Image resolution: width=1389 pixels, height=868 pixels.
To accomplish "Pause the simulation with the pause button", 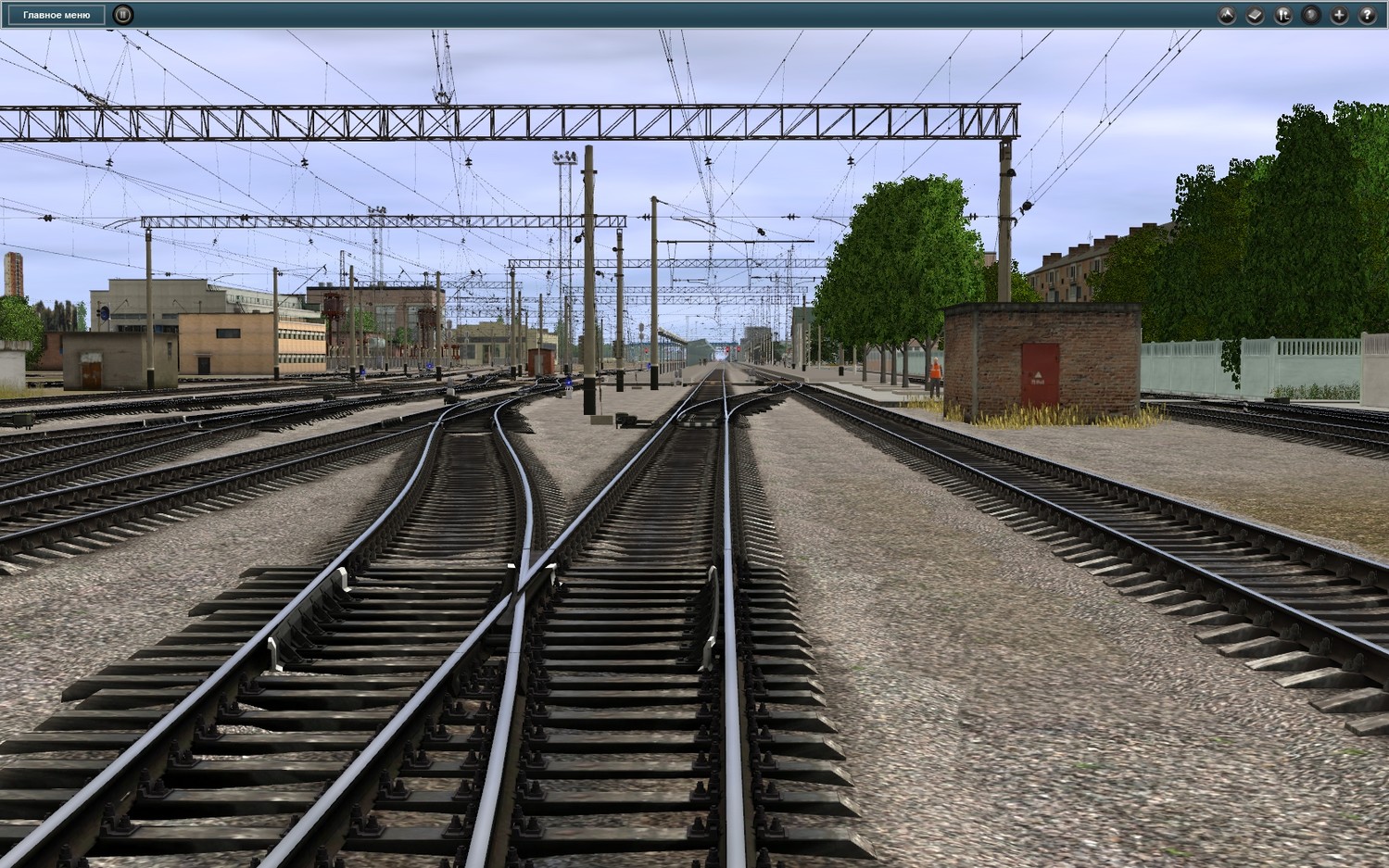I will click(x=122, y=15).
